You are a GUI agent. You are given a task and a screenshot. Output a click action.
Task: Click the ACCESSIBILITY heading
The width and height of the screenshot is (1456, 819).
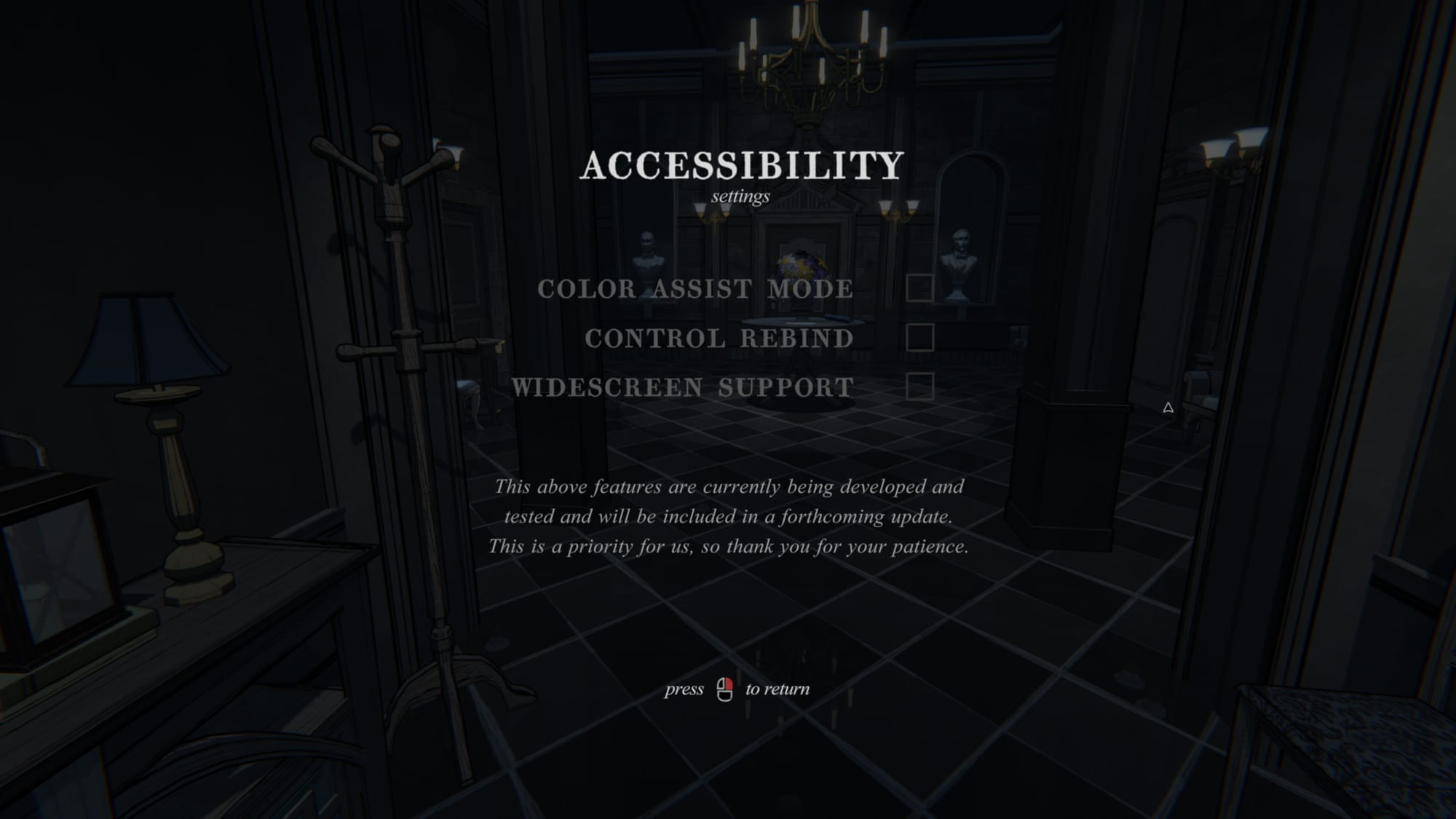(740, 167)
